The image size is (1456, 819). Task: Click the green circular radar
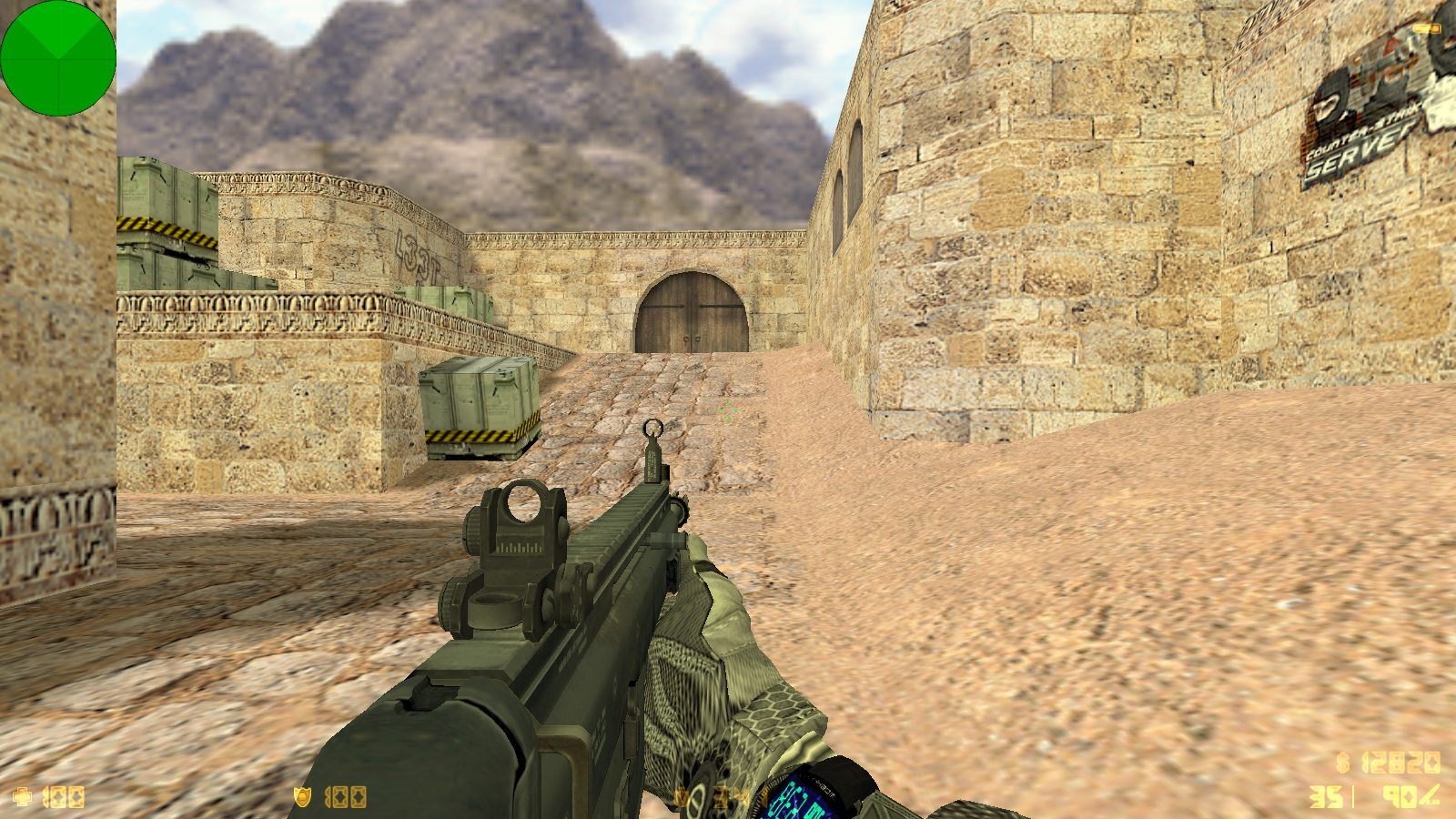click(x=58, y=58)
